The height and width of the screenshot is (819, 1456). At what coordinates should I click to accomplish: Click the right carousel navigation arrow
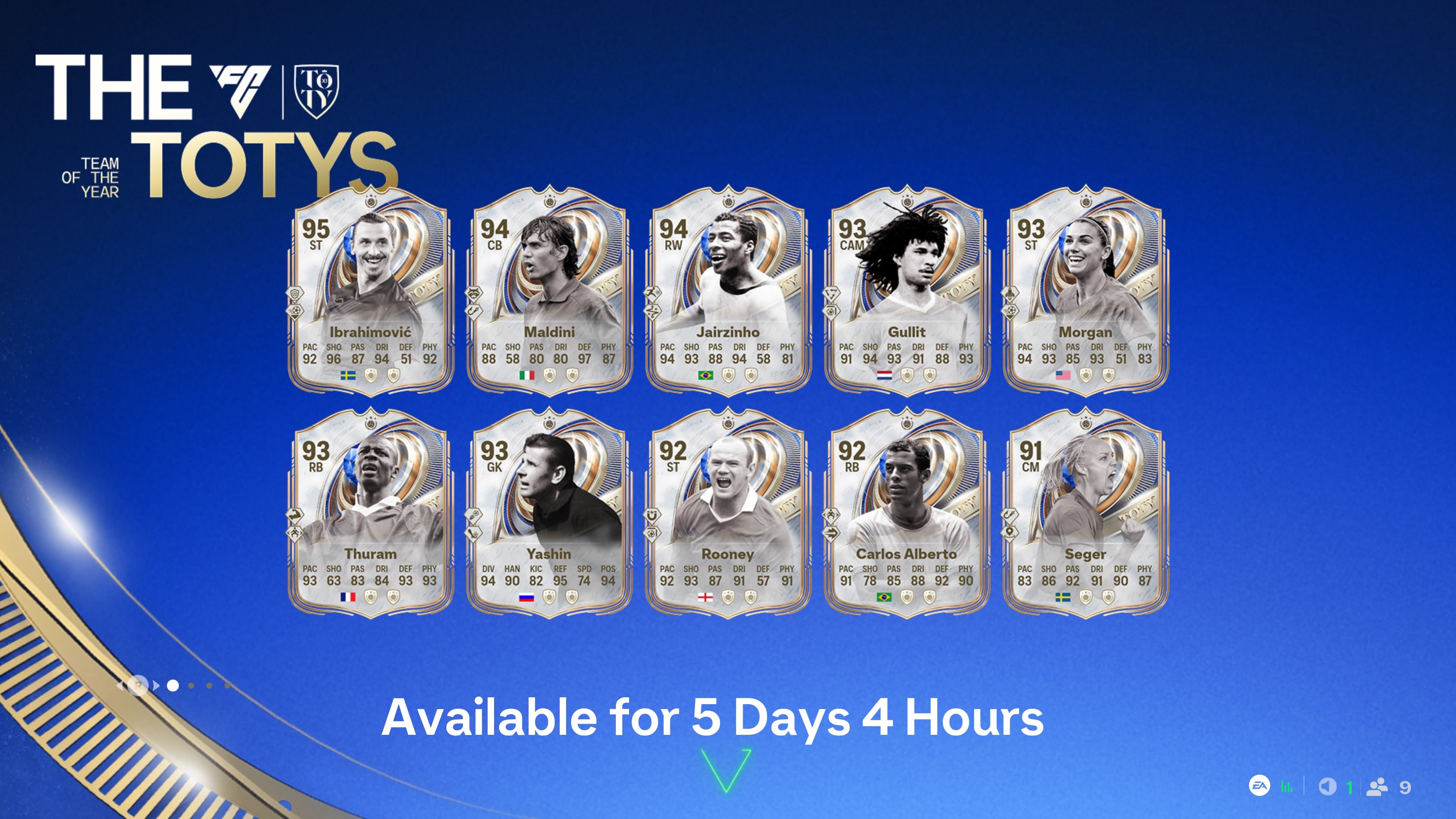click(156, 686)
